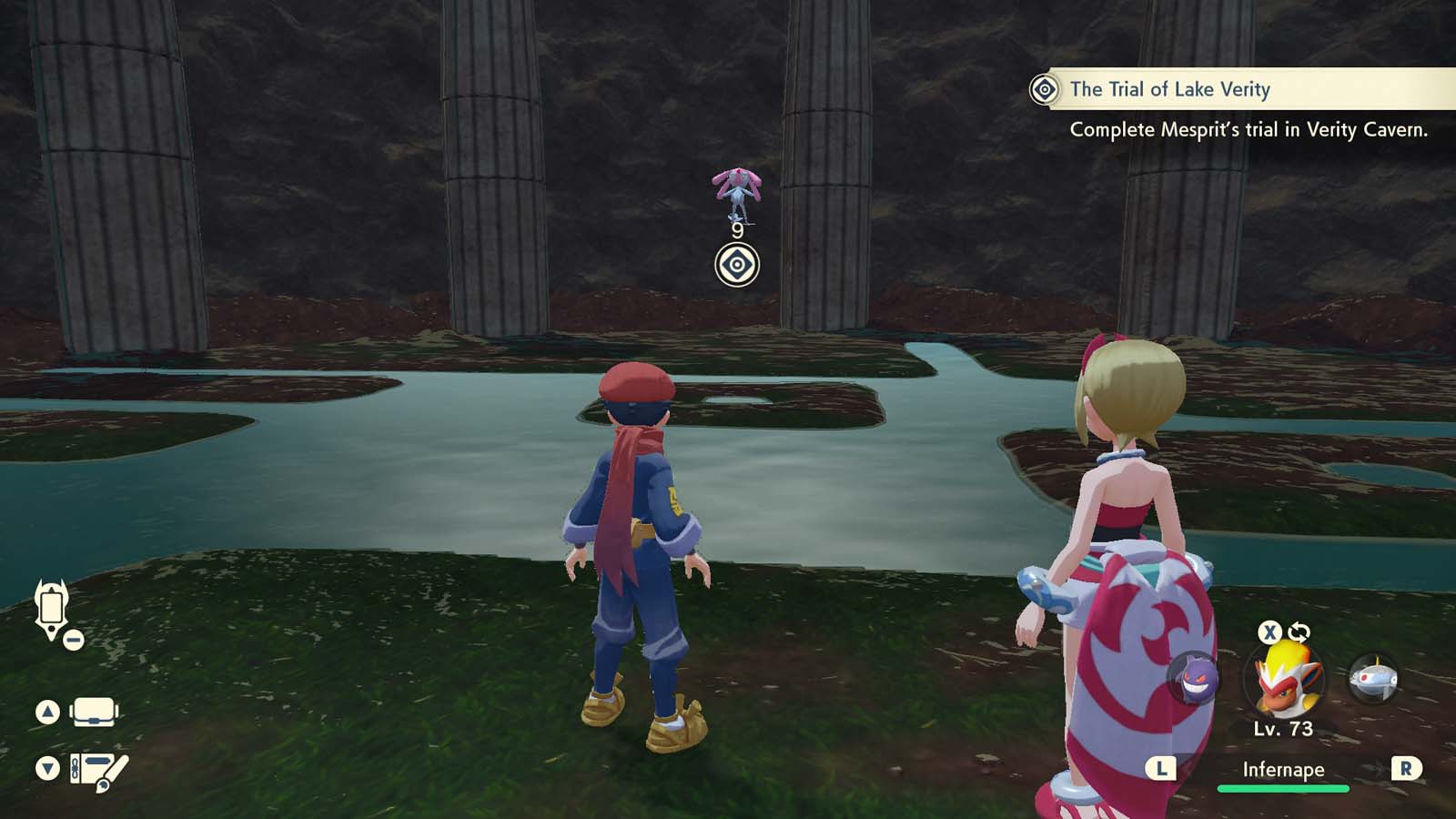Toggle the minus badge on the Arc Phone

(74, 639)
